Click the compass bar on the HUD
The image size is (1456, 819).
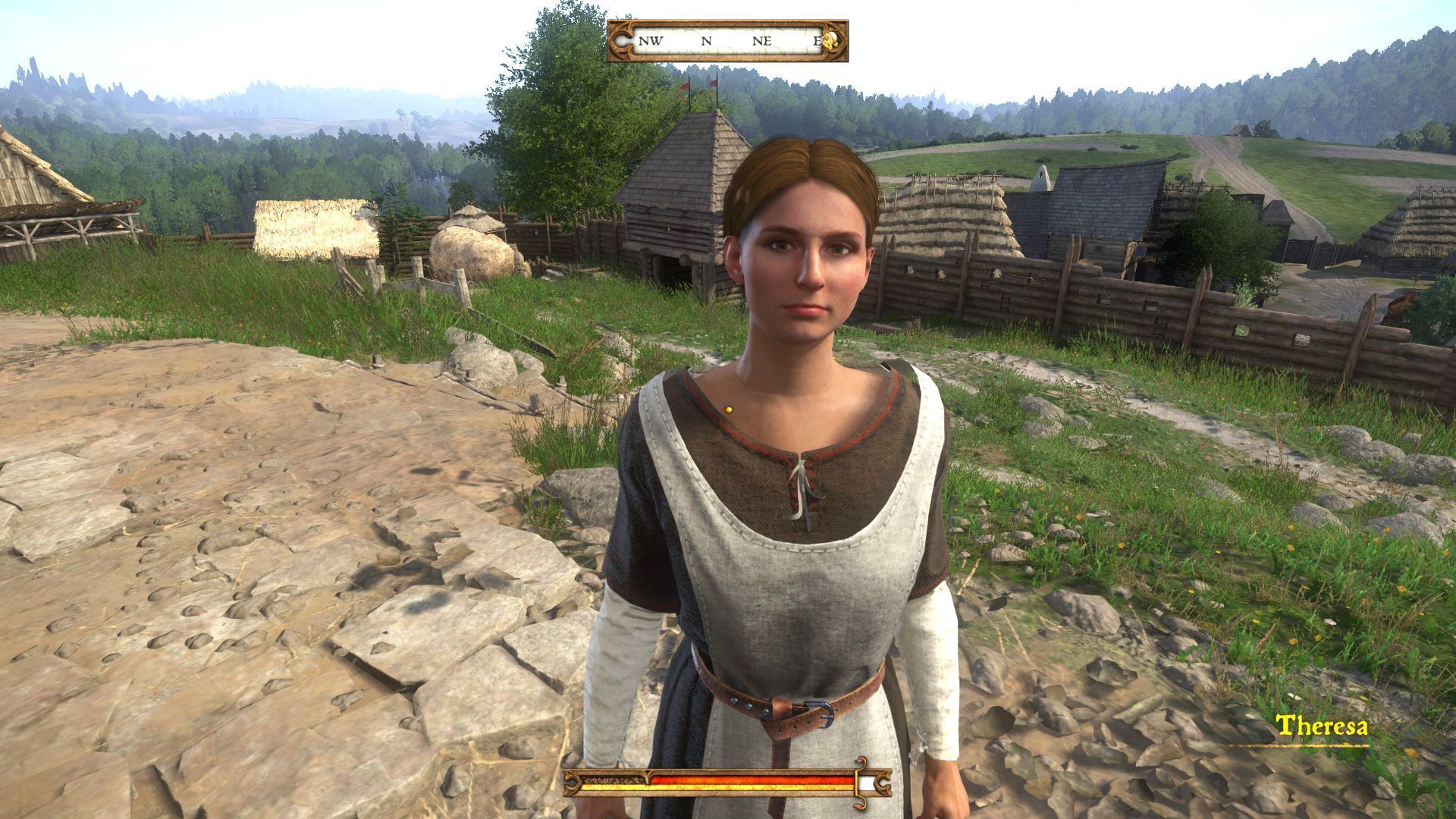(726, 41)
